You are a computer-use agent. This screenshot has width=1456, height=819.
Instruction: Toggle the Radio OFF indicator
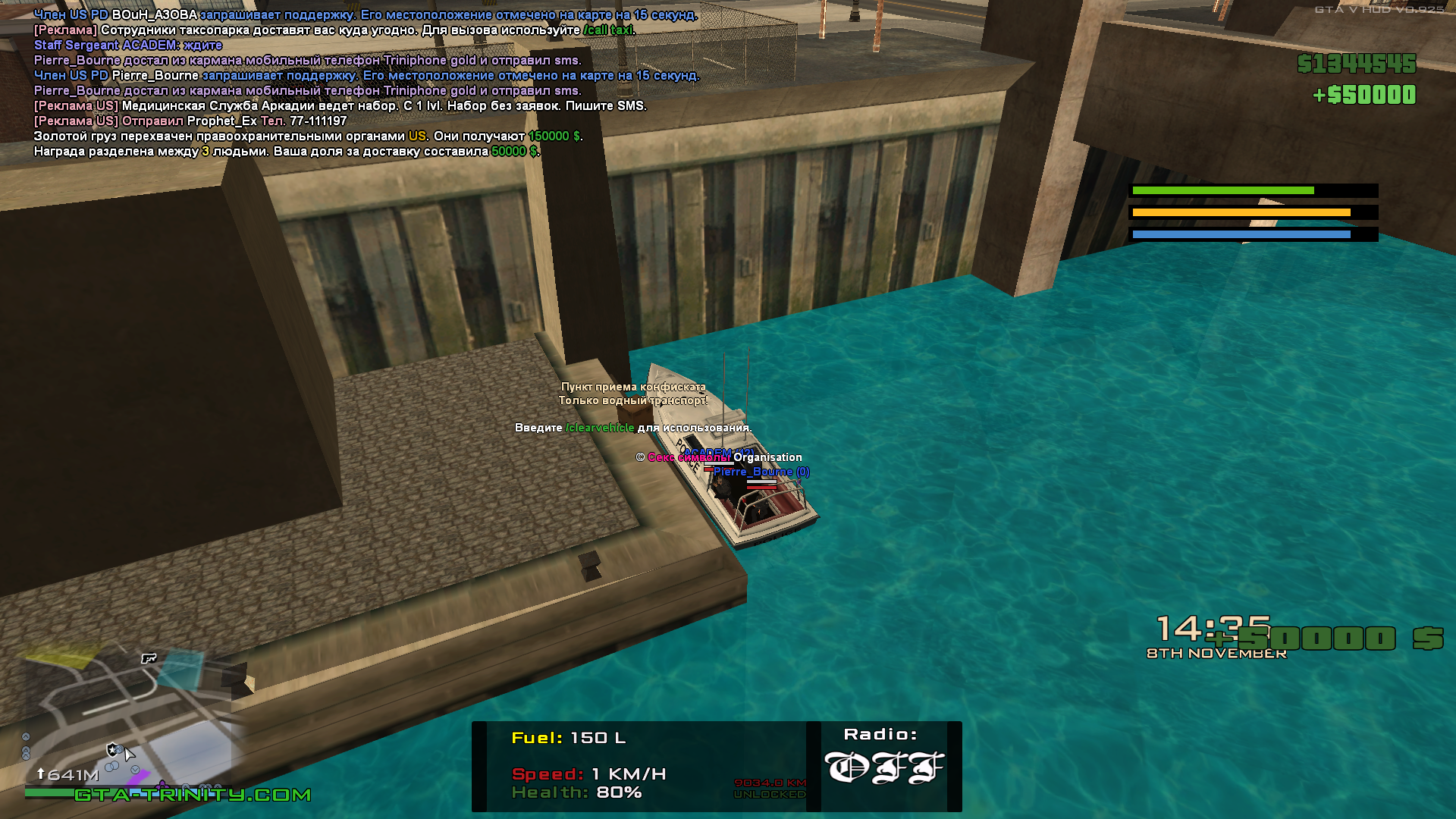click(x=883, y=767)
